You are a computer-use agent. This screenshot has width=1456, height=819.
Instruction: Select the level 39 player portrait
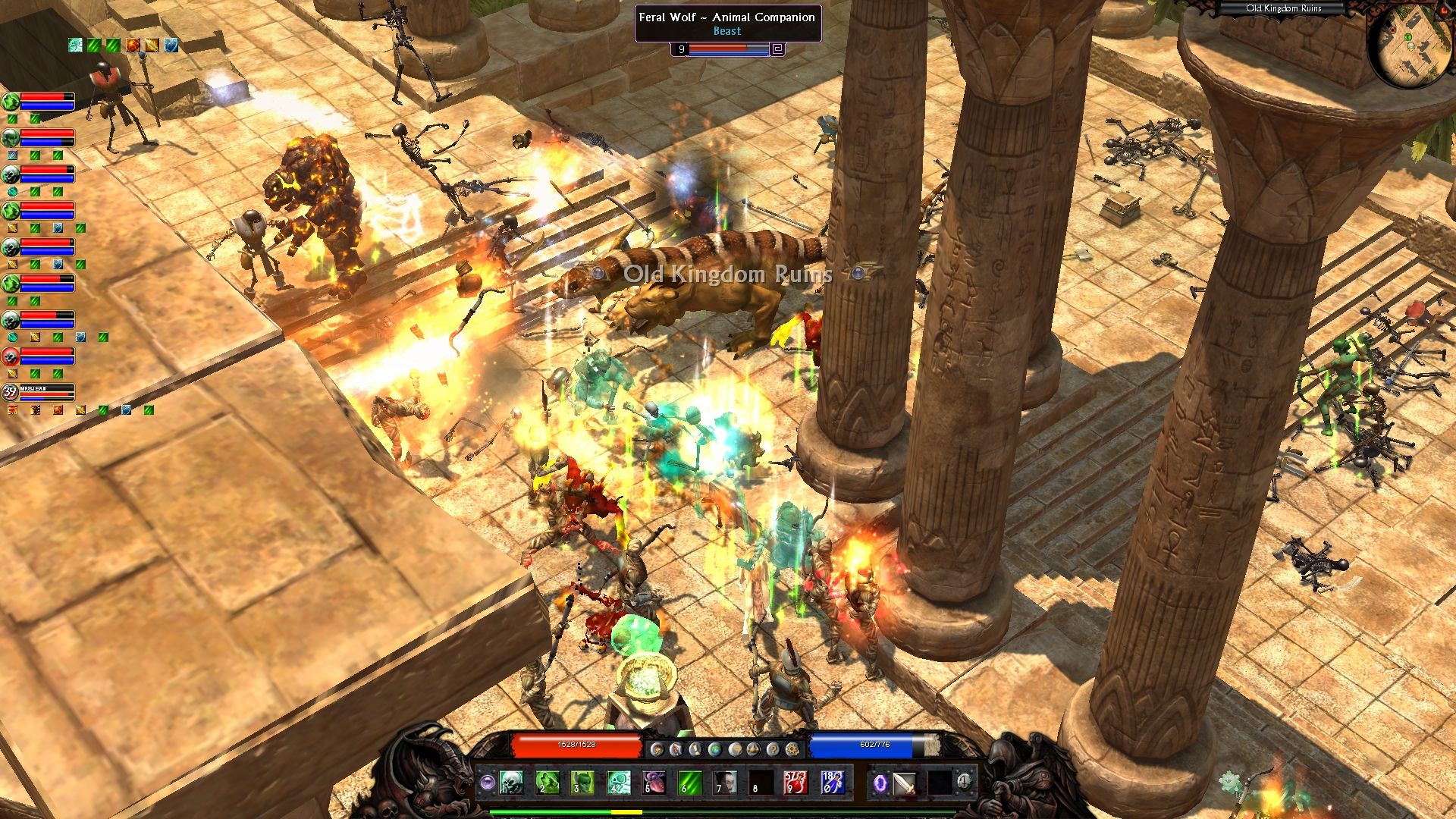(10, 392)
